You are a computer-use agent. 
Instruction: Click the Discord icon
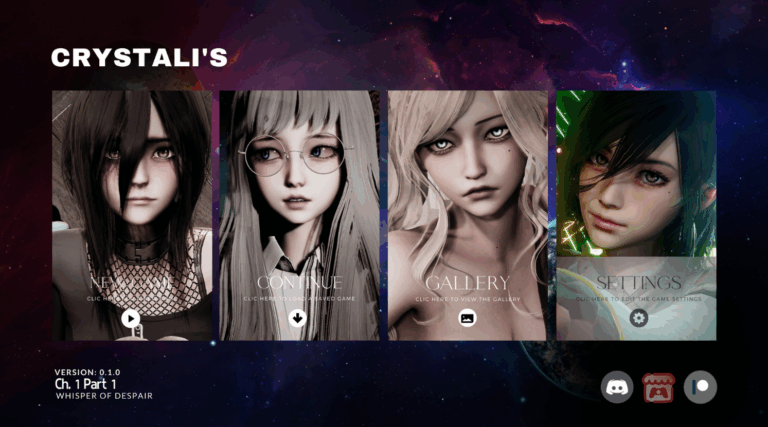click(616, 387)
